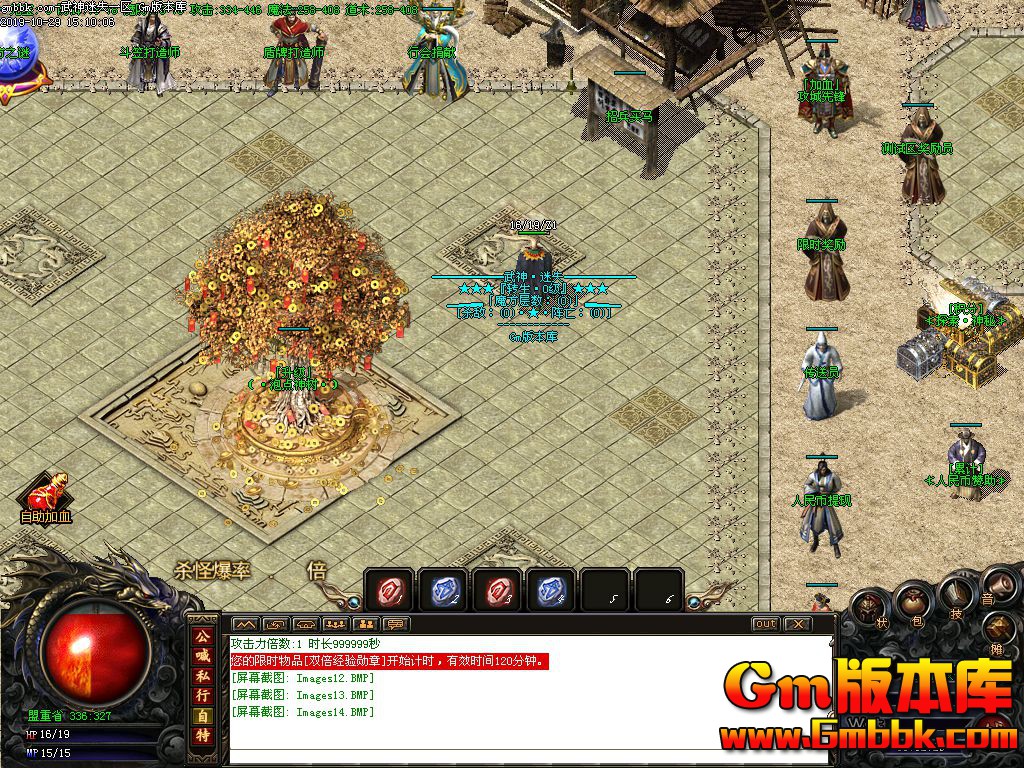
Task: Click the 'out' button above the chat
Action: click(765, 624)
